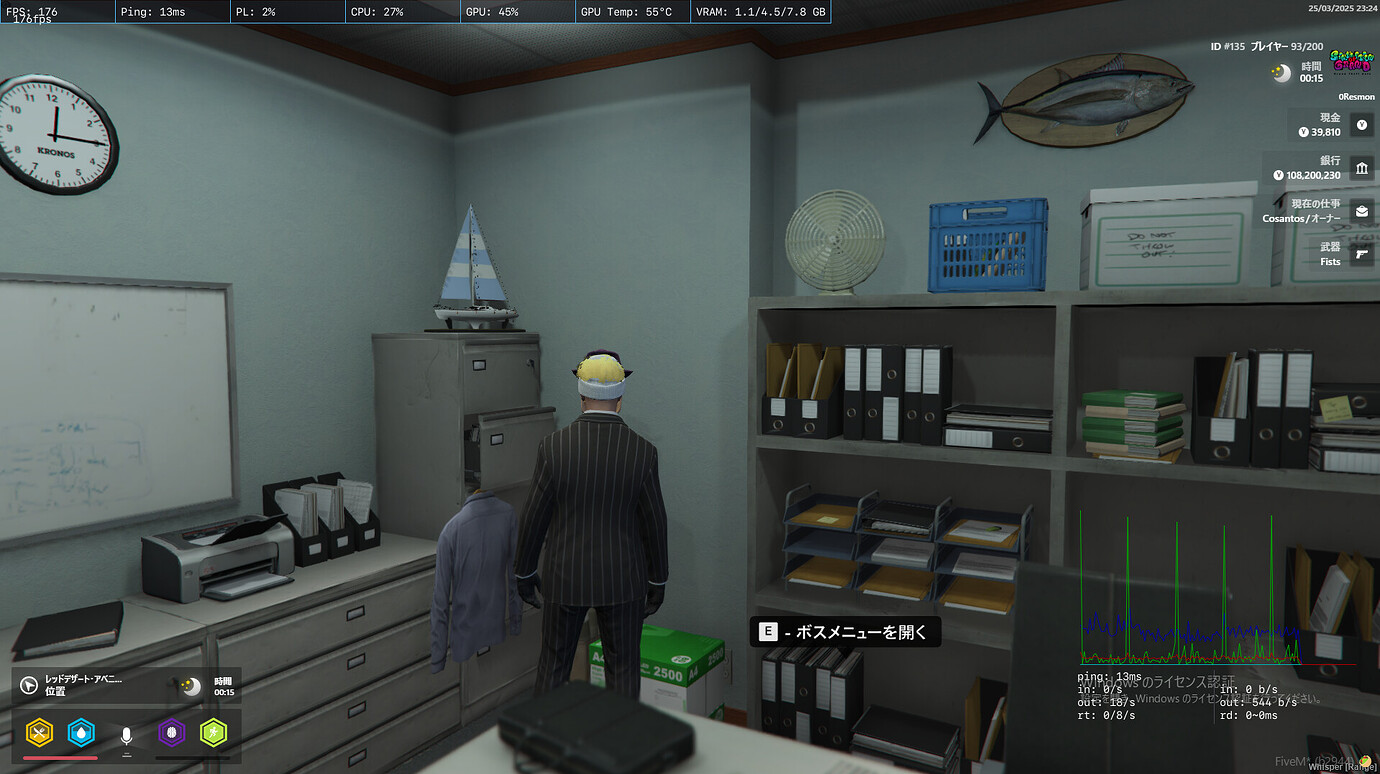Click the mail icon for 現在の仕事 job
This screenshot has height=774, width=1380.
click(1362, 211)
